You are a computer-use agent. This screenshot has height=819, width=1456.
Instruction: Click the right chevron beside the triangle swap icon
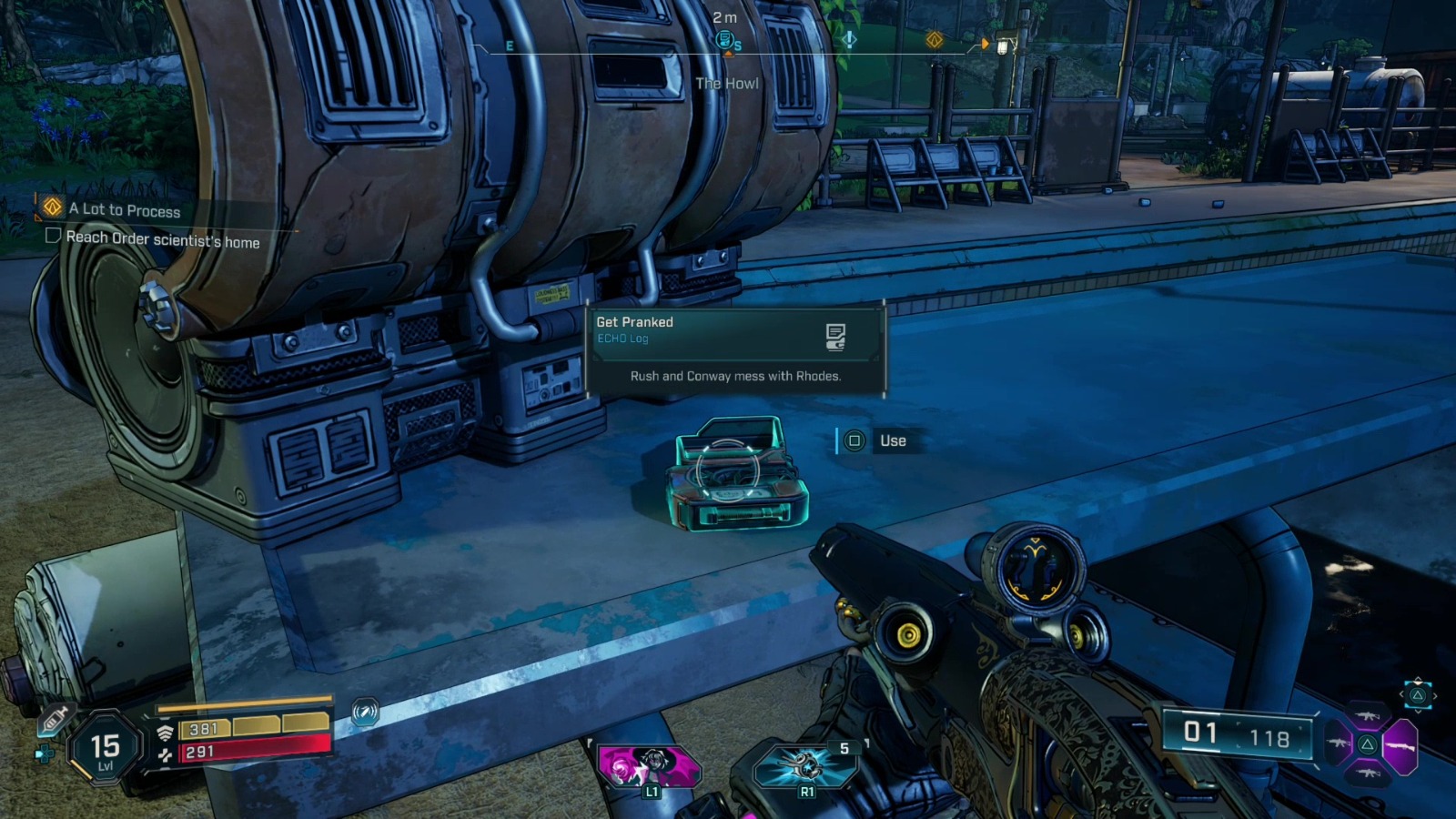coord(1435,695)
